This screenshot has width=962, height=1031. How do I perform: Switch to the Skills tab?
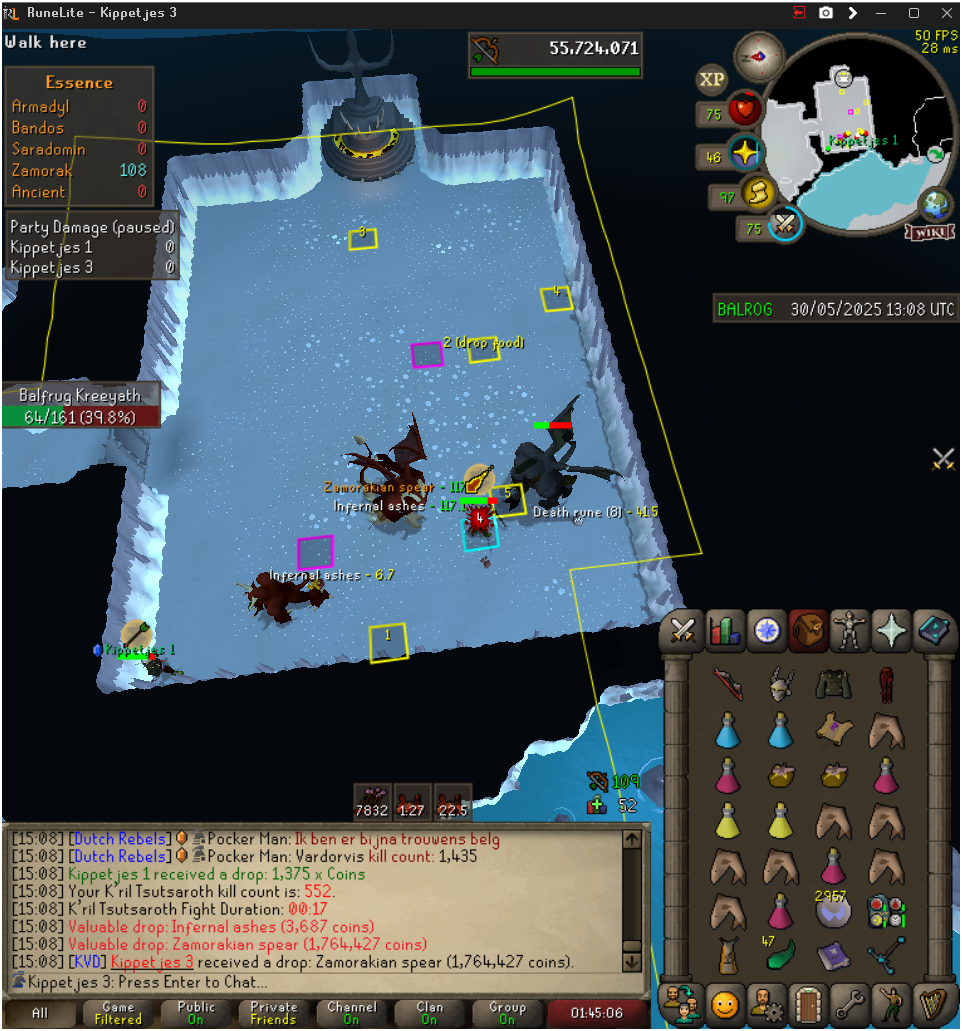coord(727,630)
